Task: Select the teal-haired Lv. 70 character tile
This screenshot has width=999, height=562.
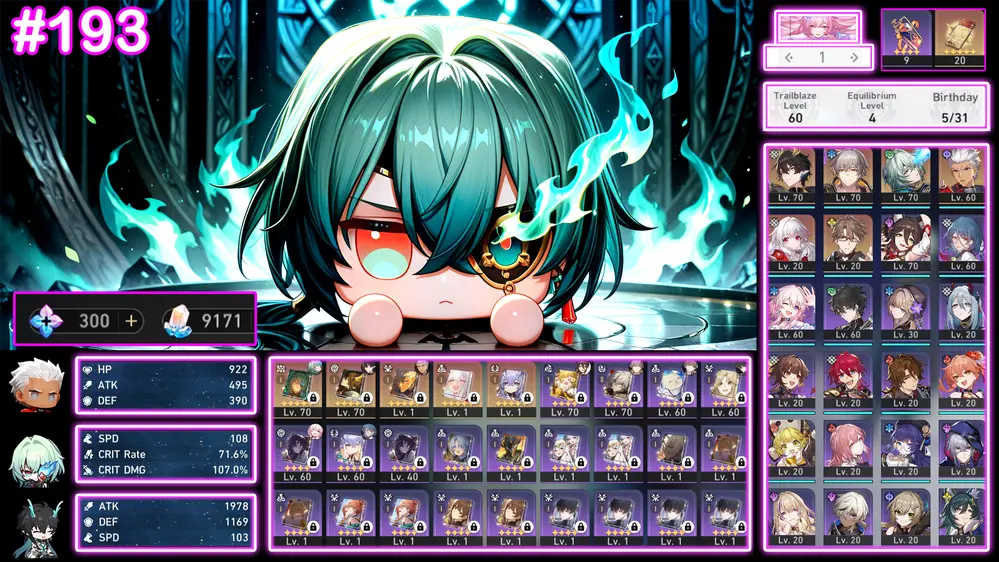Action: coord(906,176)
